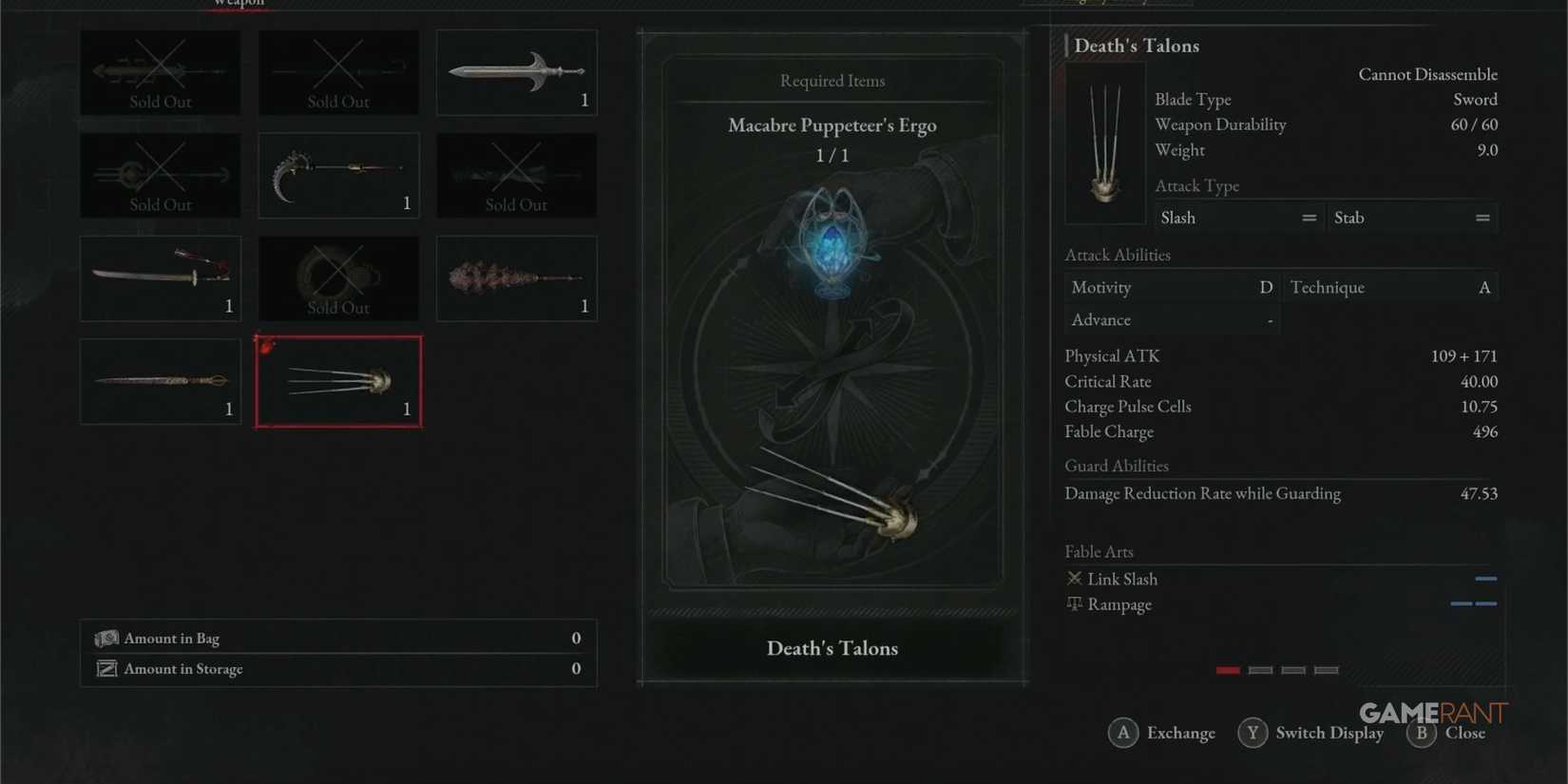Screen dimensions: 1568x784
Task: Click the Exchange A button
Action: [x=1123, y=732]
